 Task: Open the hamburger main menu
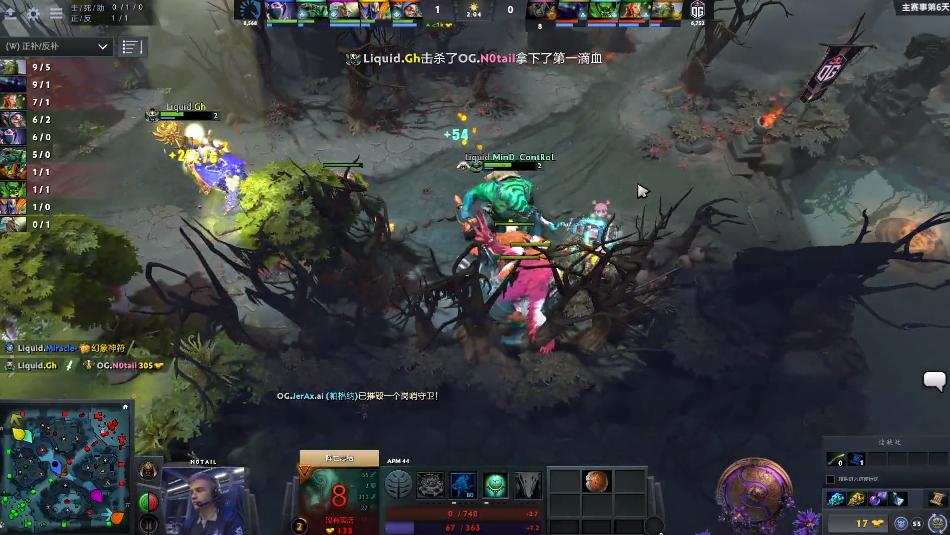tap(57, 13)
